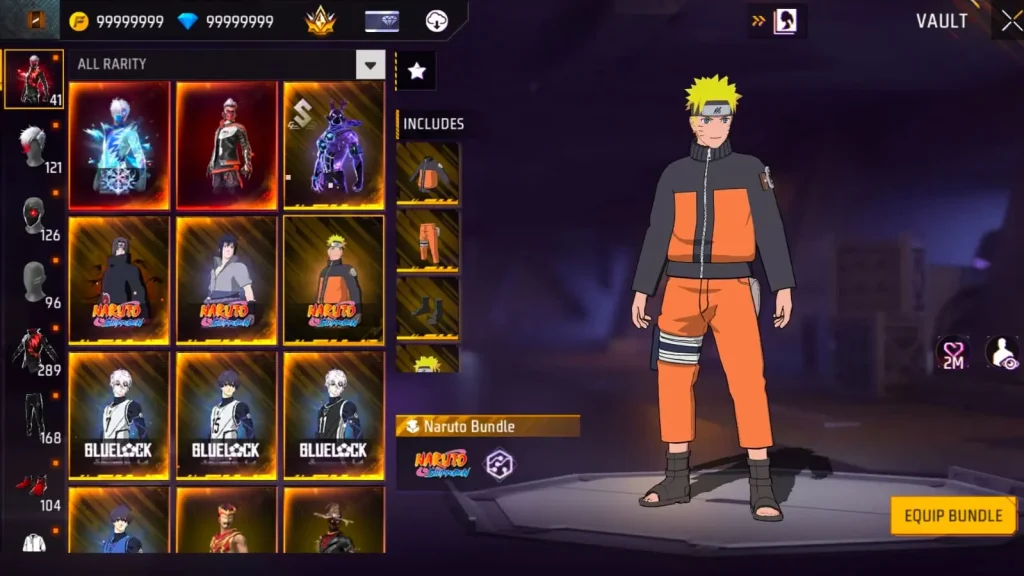
Task: View the included black sandals item
Action: click(427, 307)
